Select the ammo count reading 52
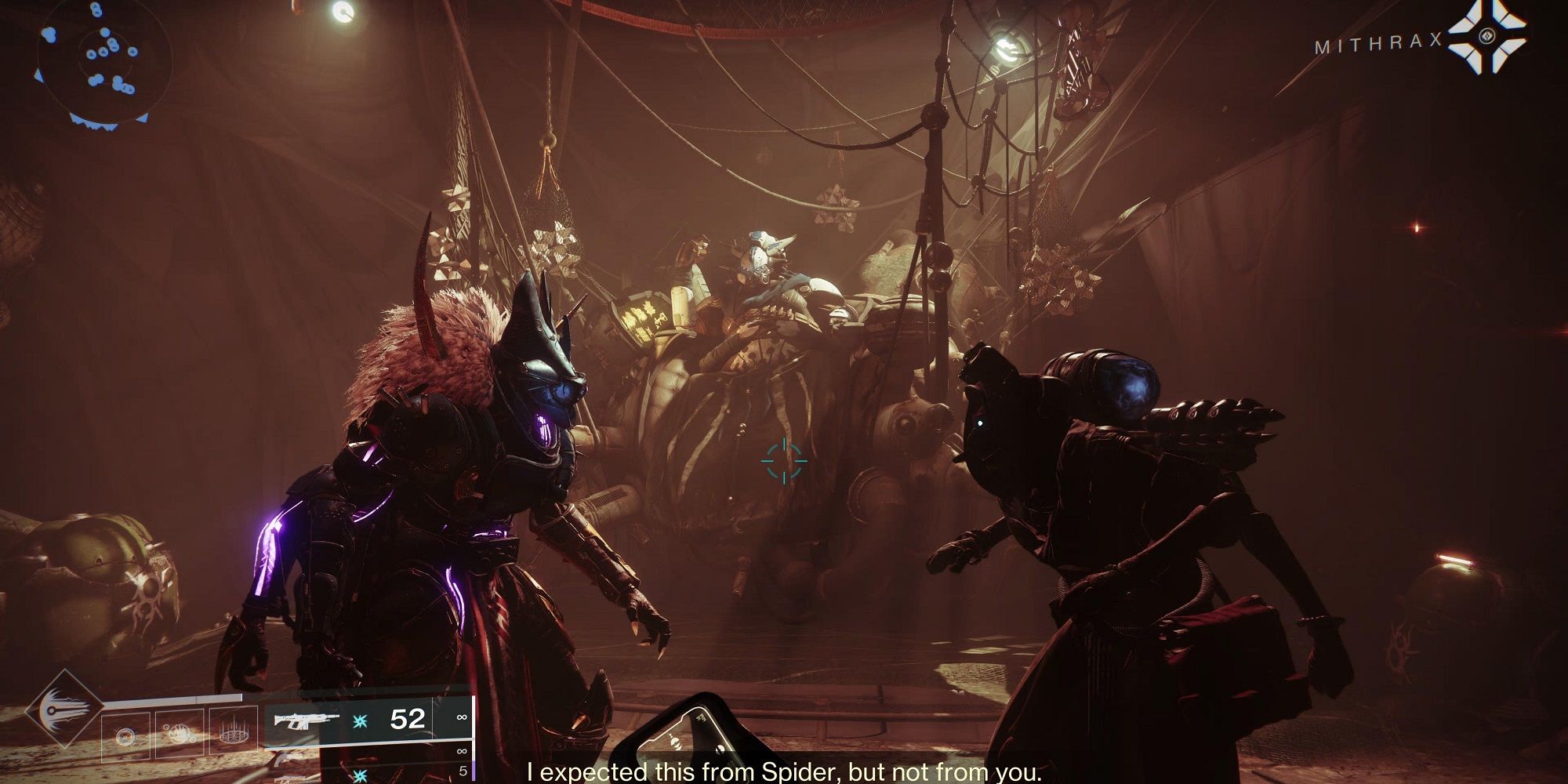 click(408, 719)
